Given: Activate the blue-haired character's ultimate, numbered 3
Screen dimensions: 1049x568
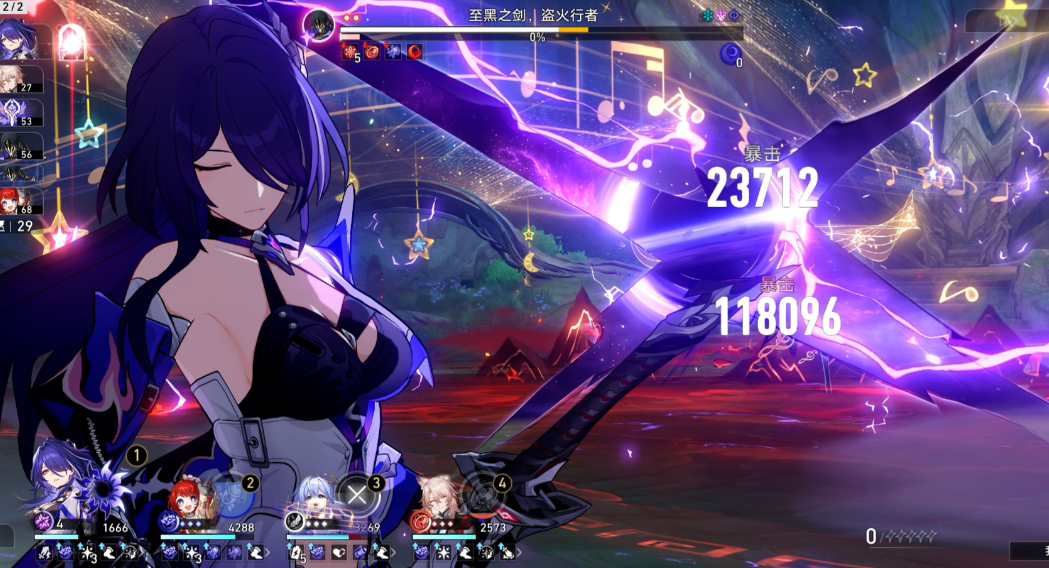Looking at the screenshot, I should [357, 493].
